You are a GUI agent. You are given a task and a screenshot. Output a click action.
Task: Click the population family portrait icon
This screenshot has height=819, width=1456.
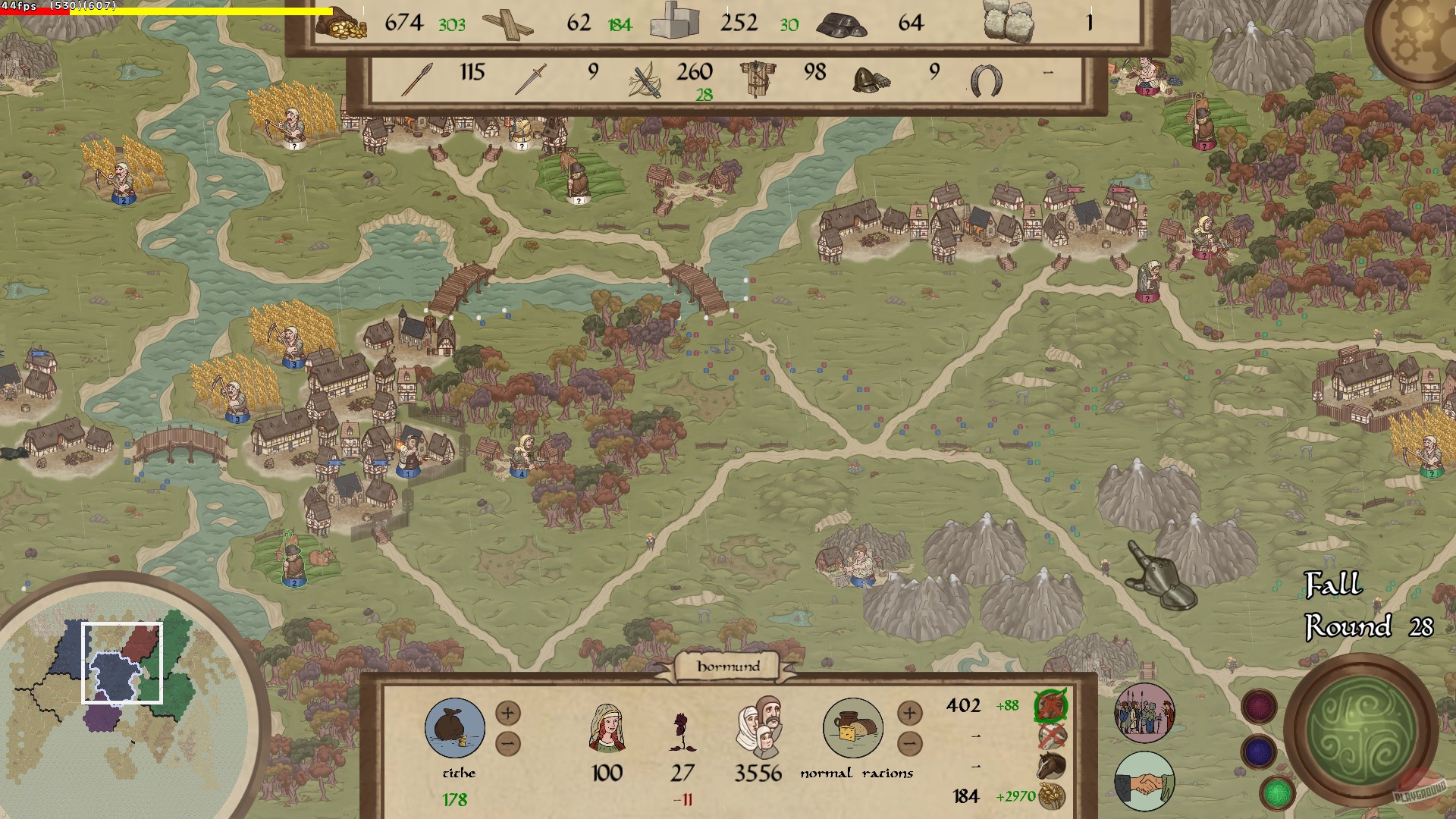tap(758, 726)
